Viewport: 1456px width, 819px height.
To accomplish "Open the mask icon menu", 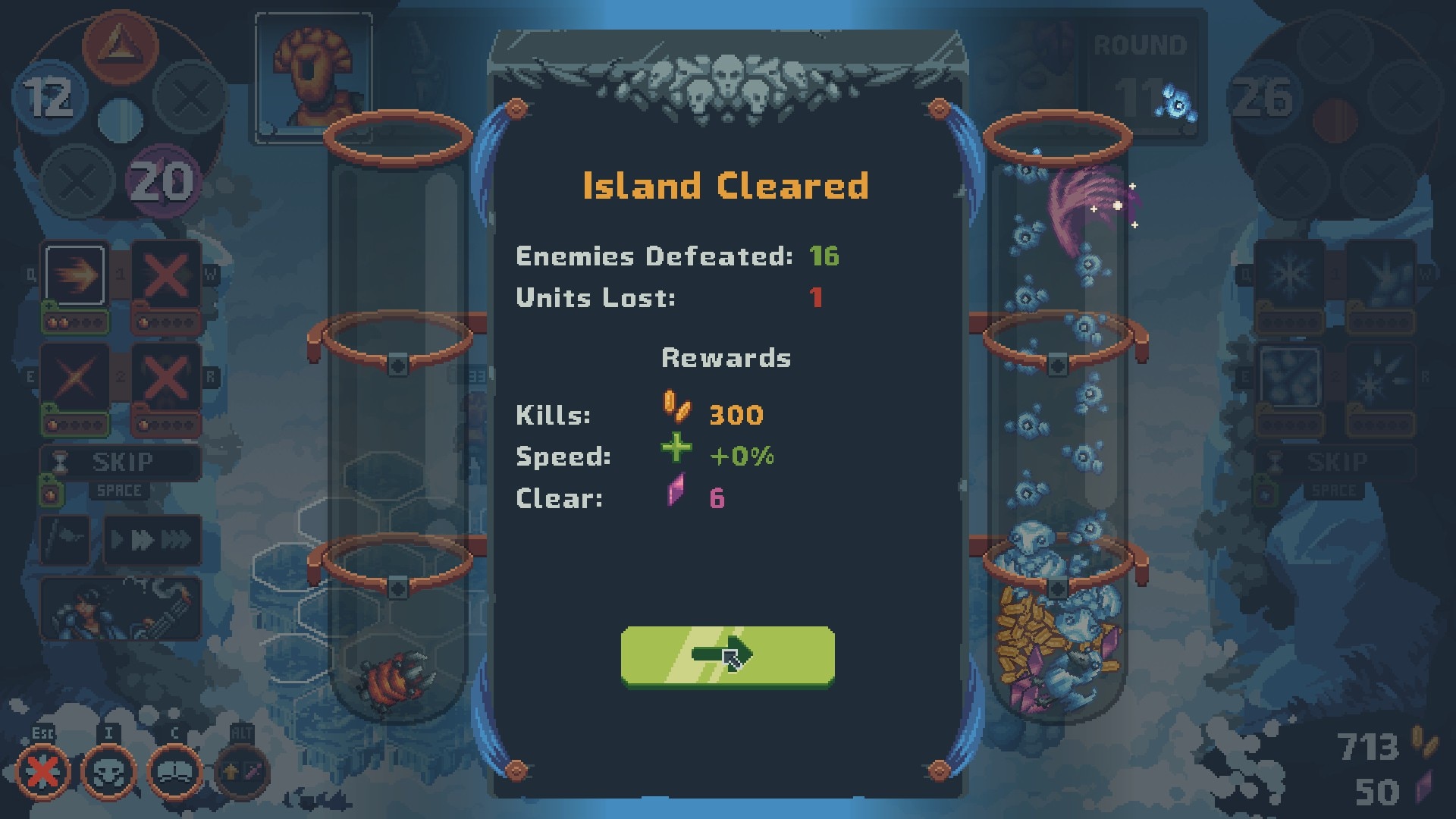I will [108, 773].
